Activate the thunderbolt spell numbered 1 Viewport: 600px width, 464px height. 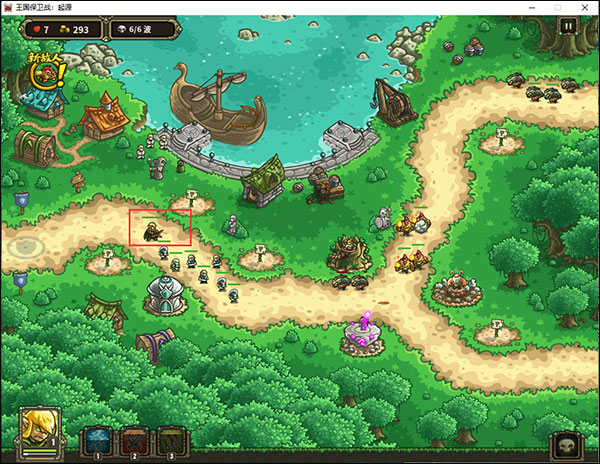(98, 439)
